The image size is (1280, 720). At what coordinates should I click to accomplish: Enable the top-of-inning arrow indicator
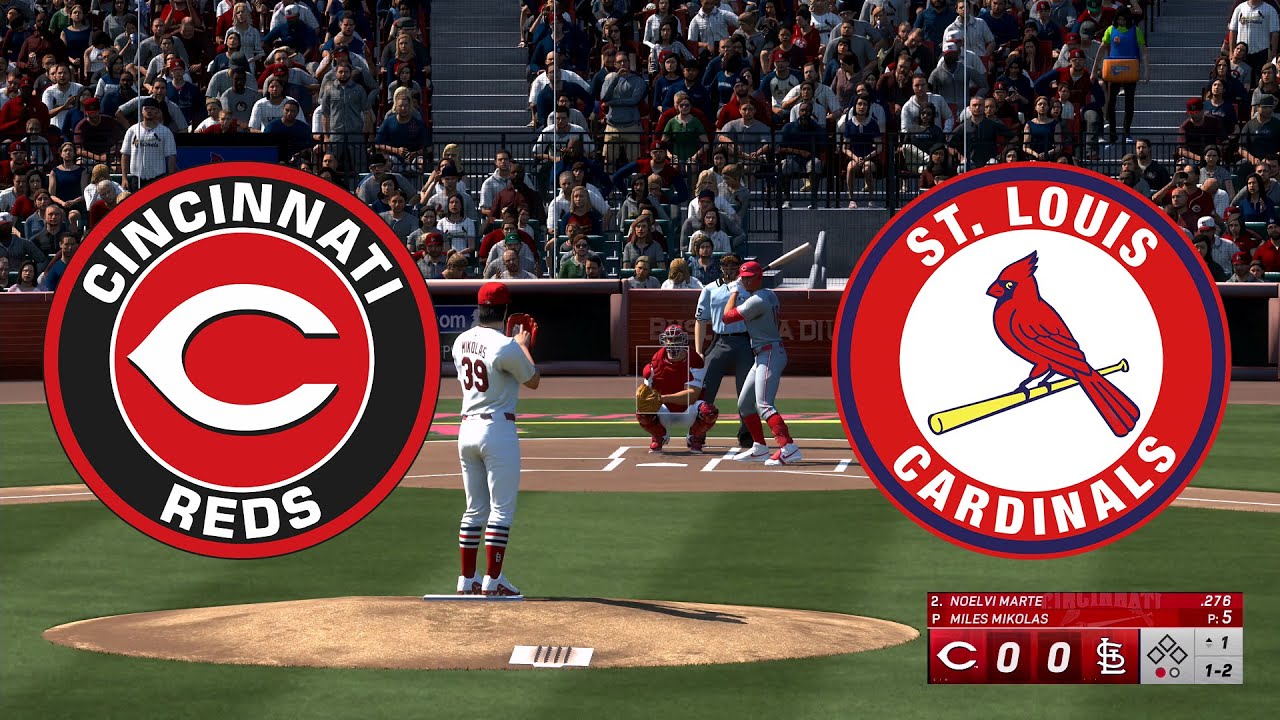(x=1208, y=640)
